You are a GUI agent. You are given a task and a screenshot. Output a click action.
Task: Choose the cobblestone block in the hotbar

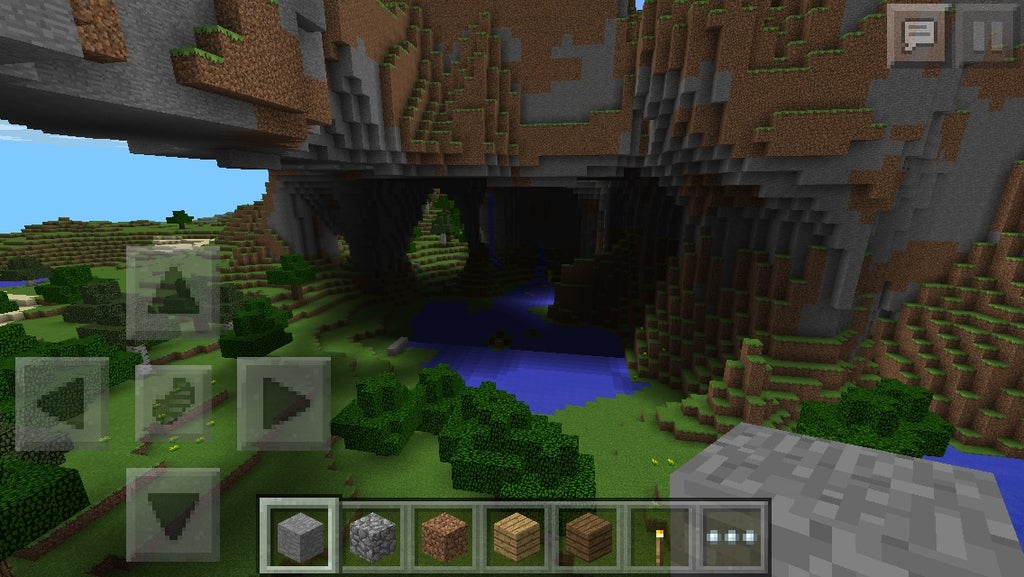coord(372,537)
